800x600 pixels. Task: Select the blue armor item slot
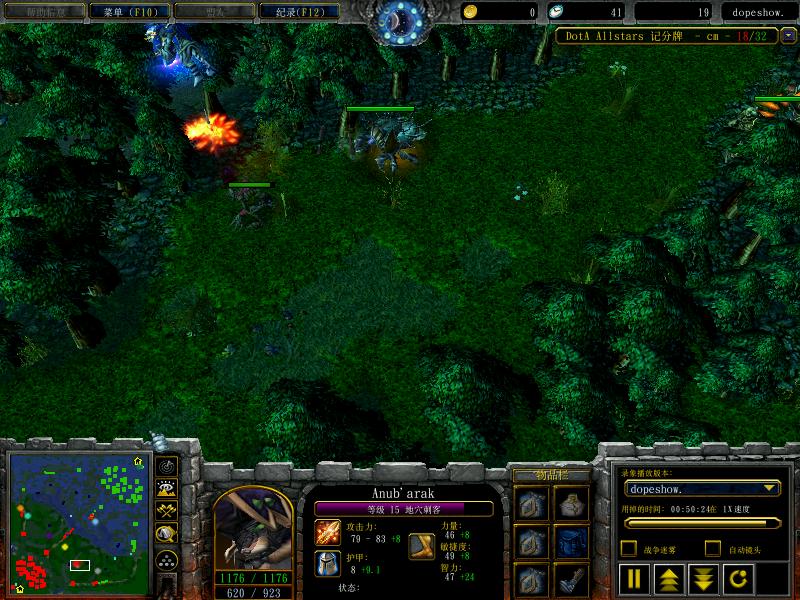click(x=573, y=541)
